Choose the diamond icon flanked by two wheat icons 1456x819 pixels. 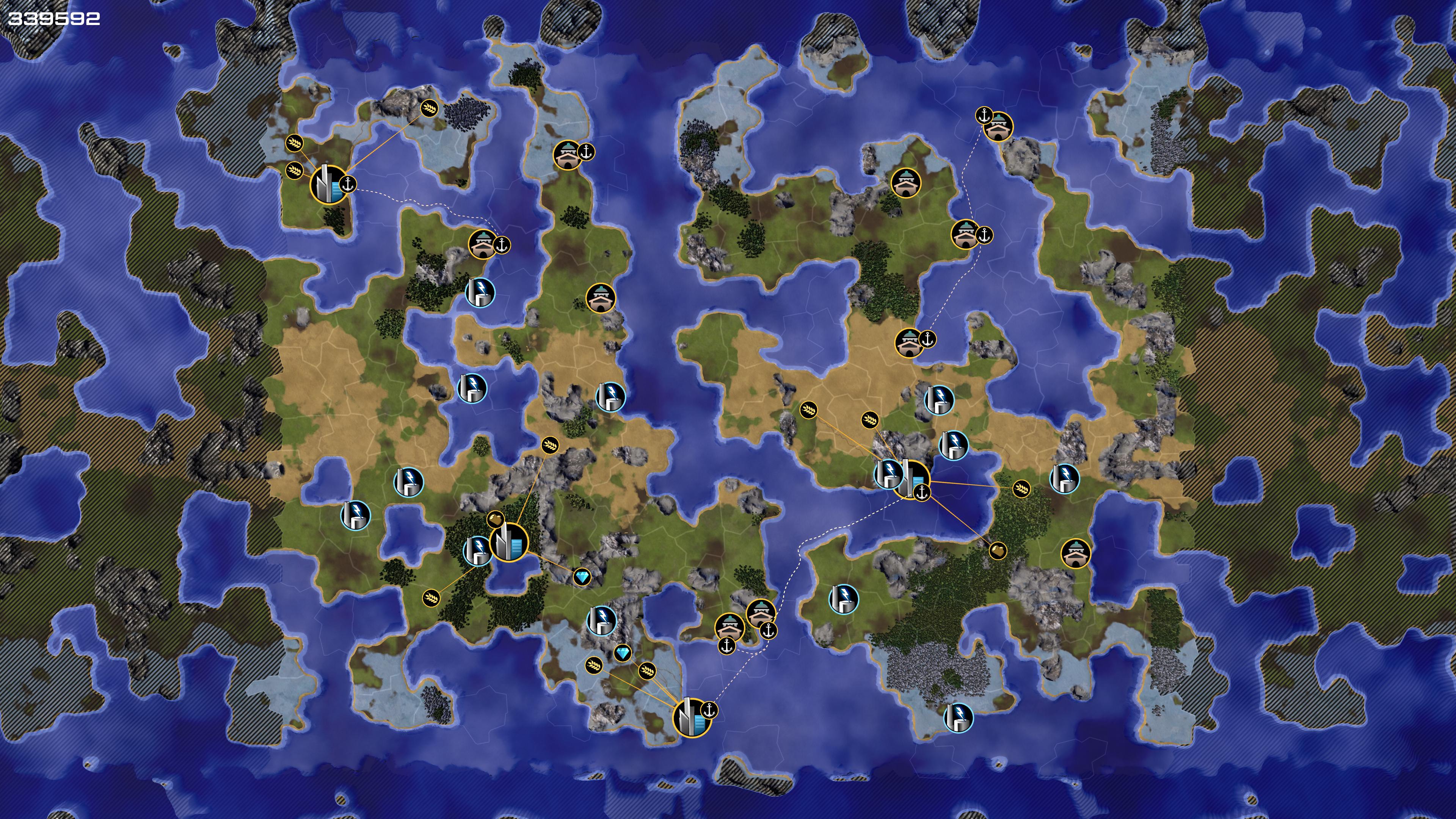(x=623, y=654)
